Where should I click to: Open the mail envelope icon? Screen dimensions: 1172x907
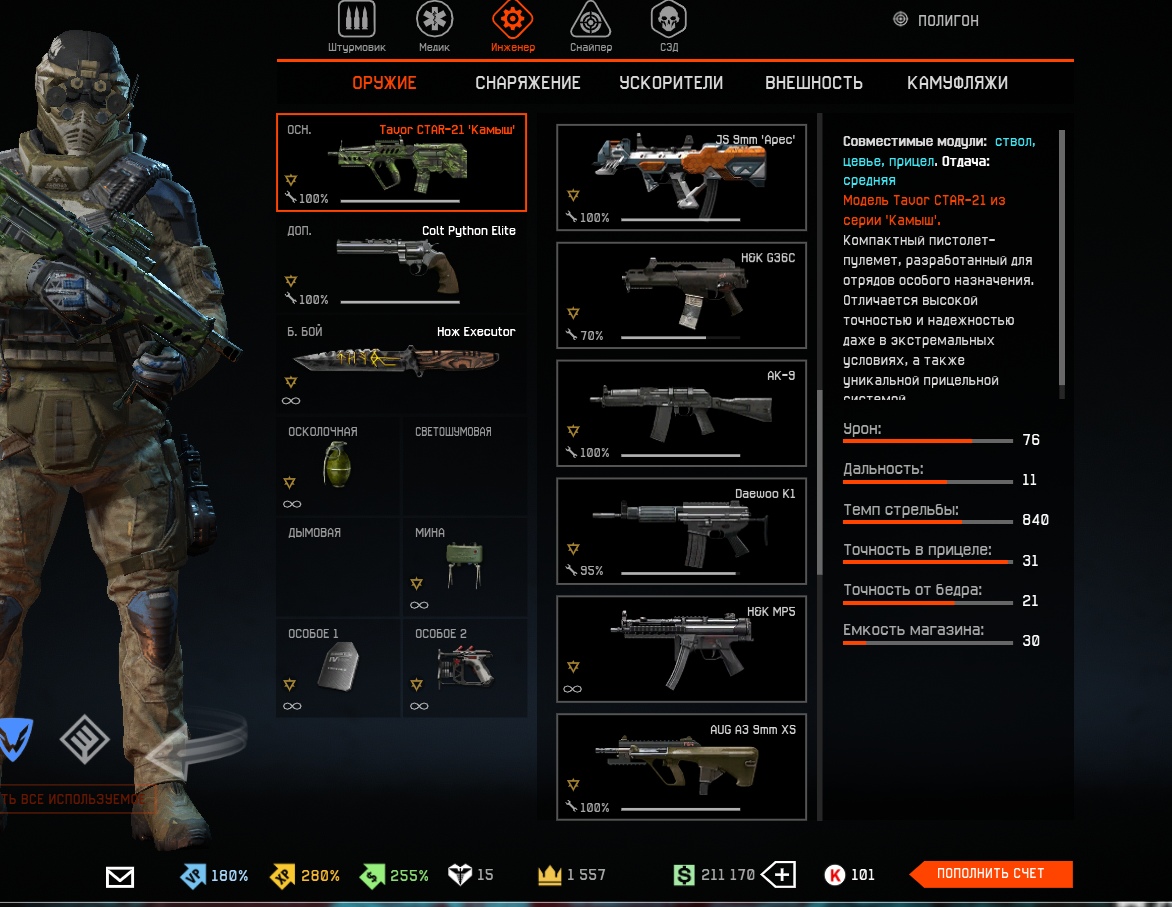(x=120, y=877)
